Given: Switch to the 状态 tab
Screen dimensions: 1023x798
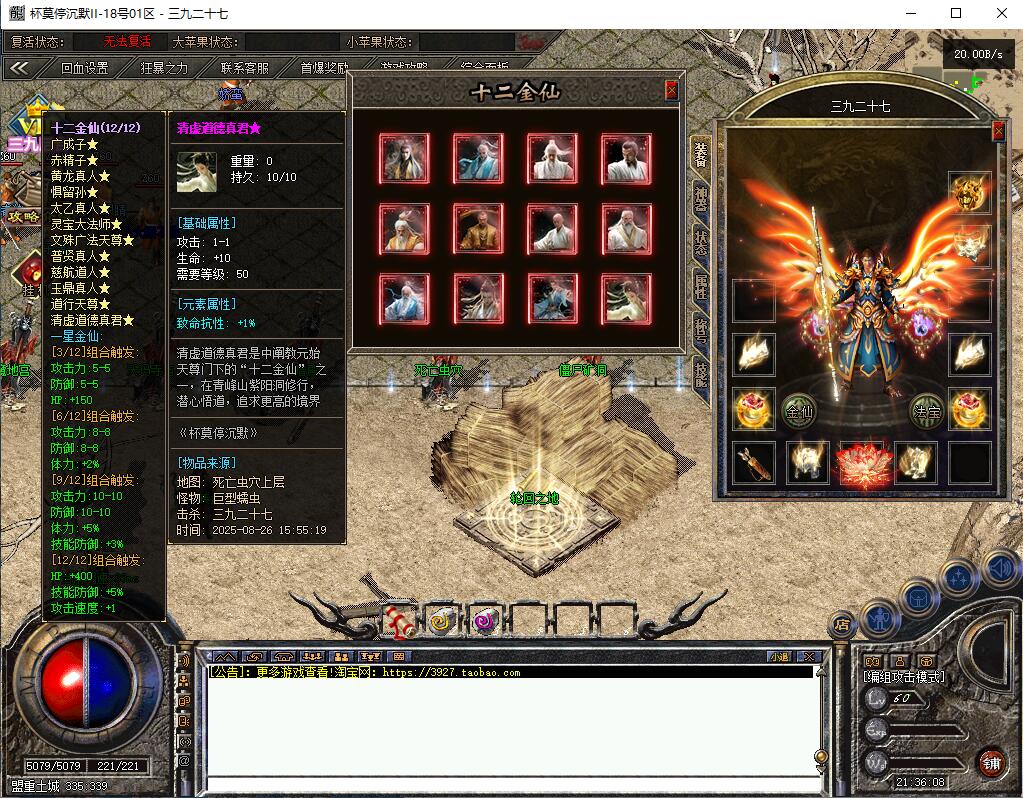Looking at the screenshot, I should point(701,244).
